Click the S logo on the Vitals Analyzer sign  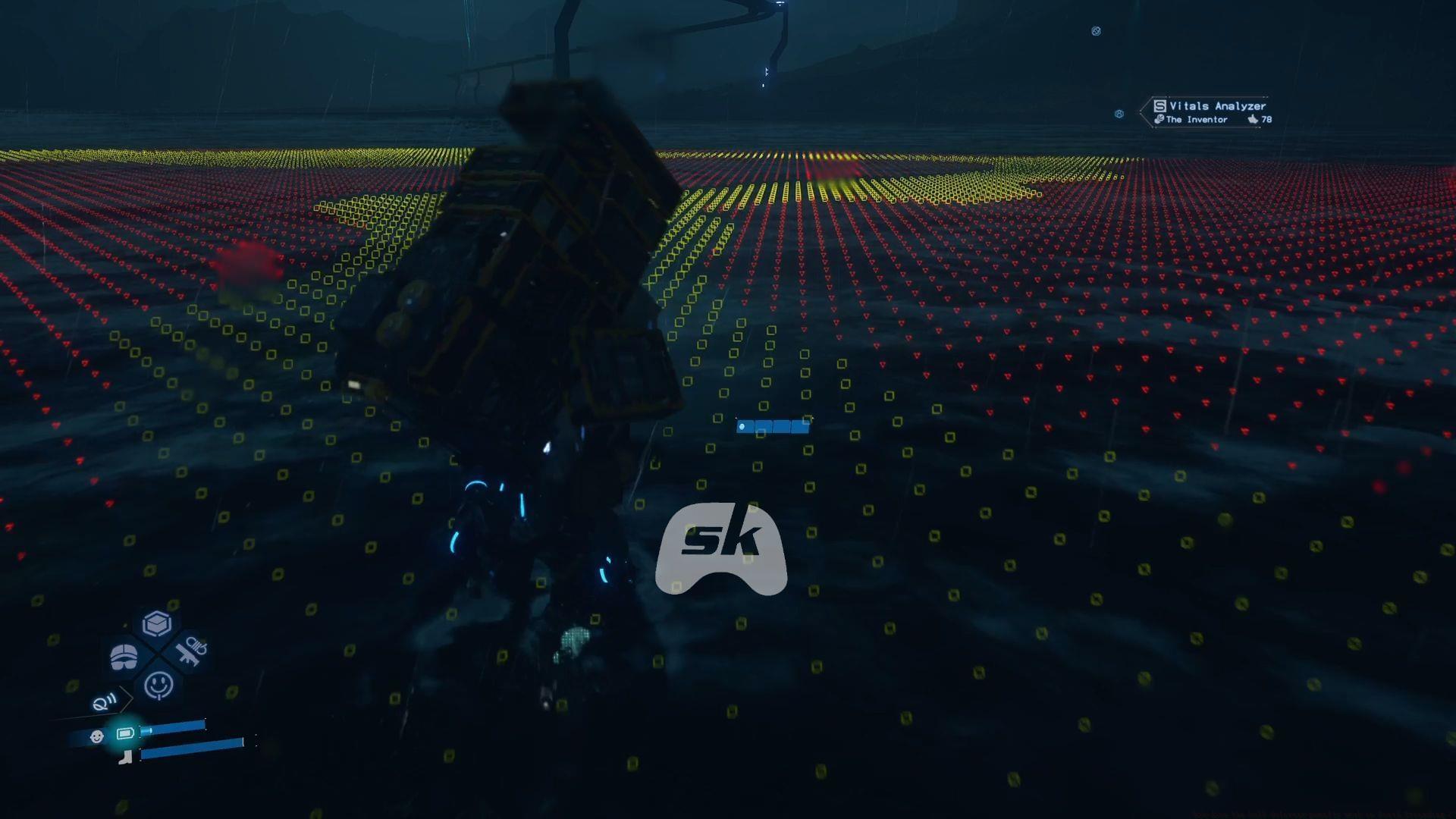tap(1159, 105)
